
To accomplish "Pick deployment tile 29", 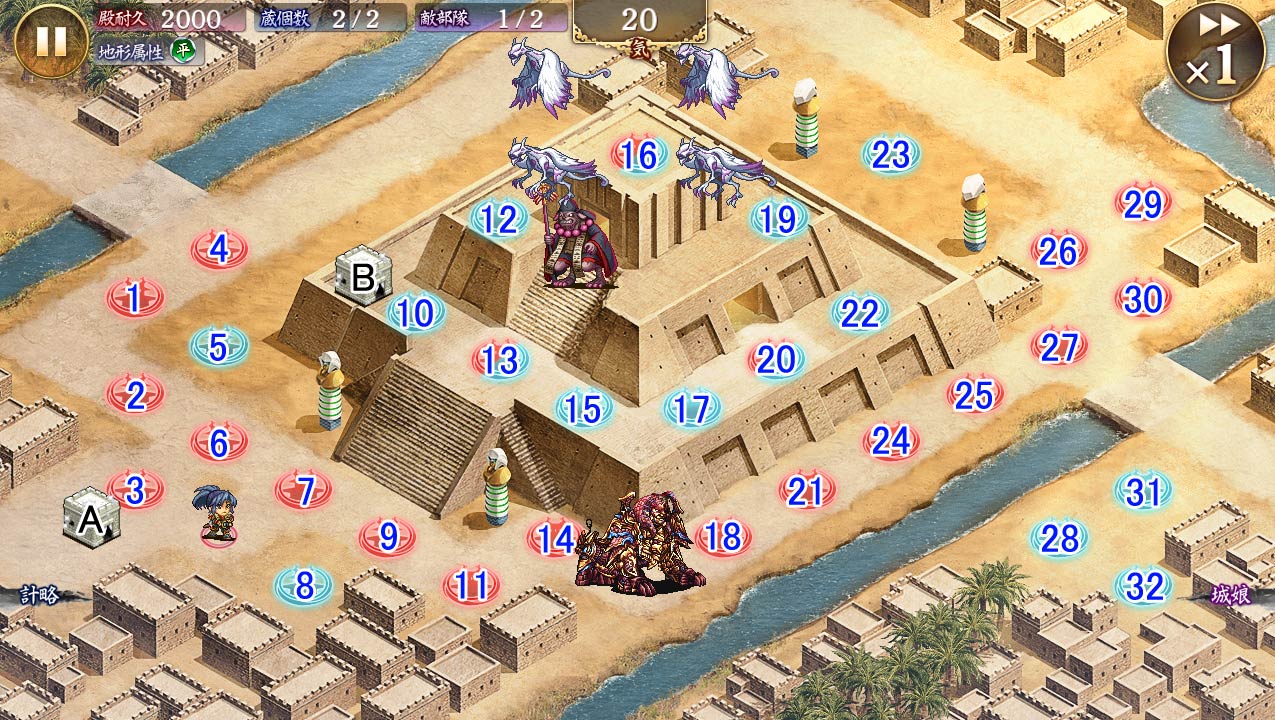I will pos(1142,204).
